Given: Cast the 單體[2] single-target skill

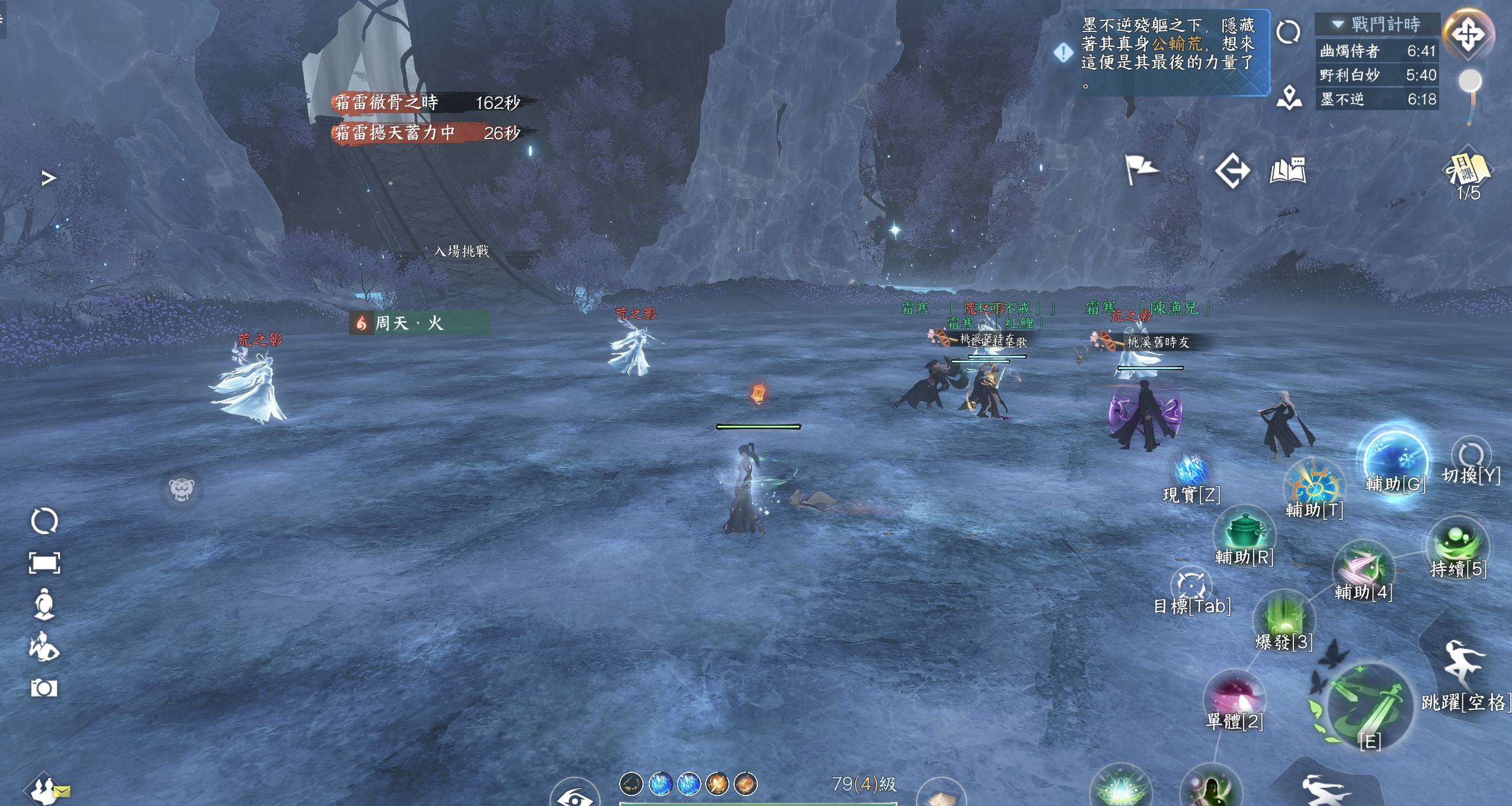Looking at the screenshot, I should tap(1234, 696).
